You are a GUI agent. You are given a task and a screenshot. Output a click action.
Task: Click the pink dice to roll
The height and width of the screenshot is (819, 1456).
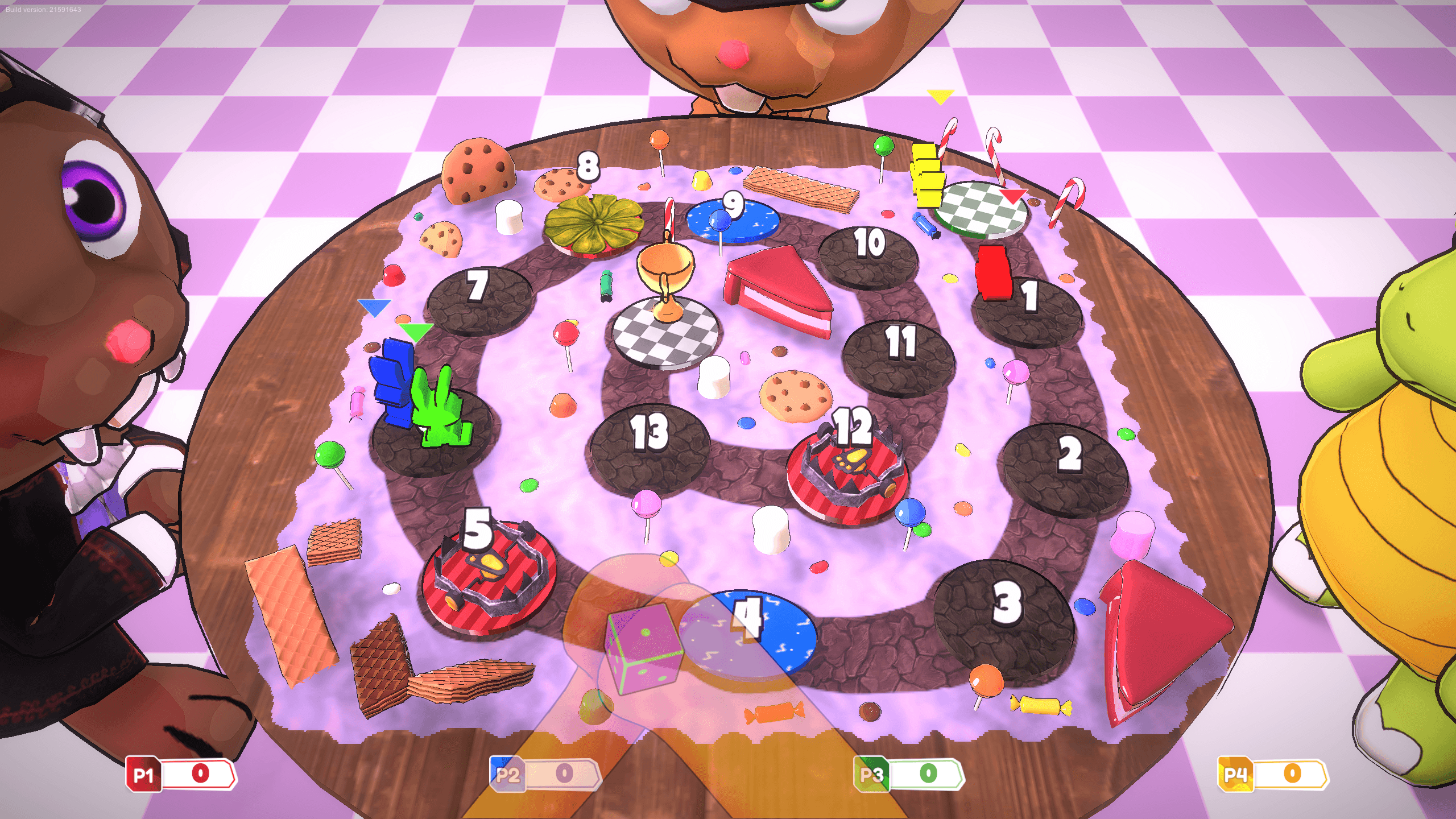(x=643, y=648)
